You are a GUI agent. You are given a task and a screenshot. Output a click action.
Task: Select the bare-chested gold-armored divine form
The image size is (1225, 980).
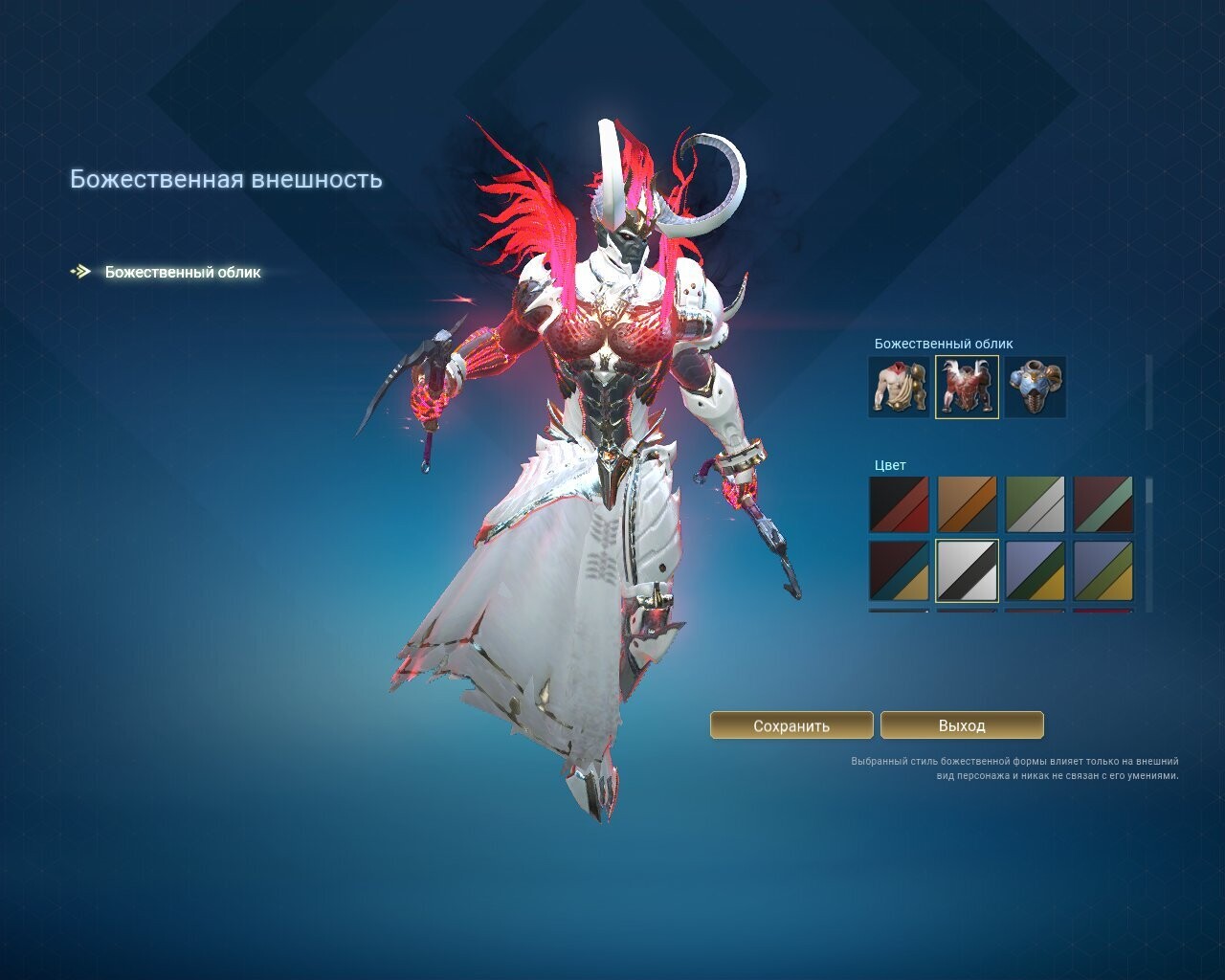pos(899,387)
